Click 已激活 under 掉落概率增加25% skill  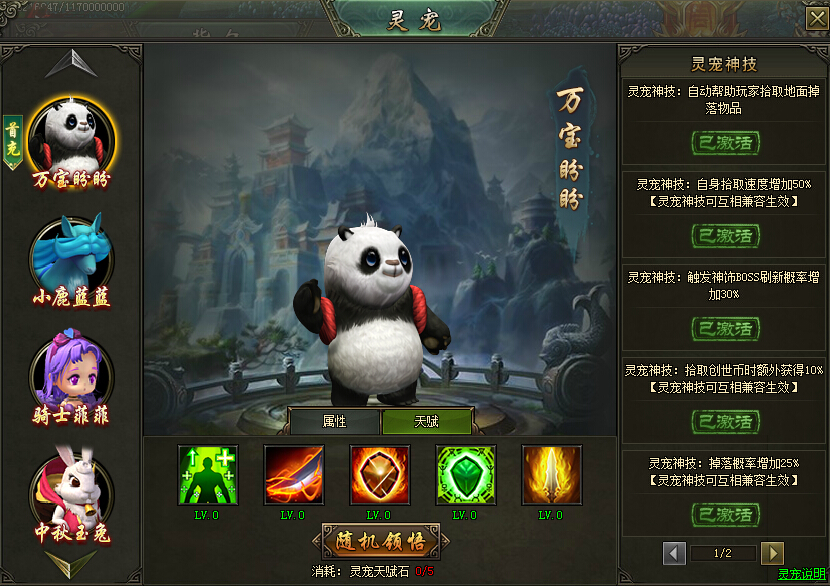(725, 515)
